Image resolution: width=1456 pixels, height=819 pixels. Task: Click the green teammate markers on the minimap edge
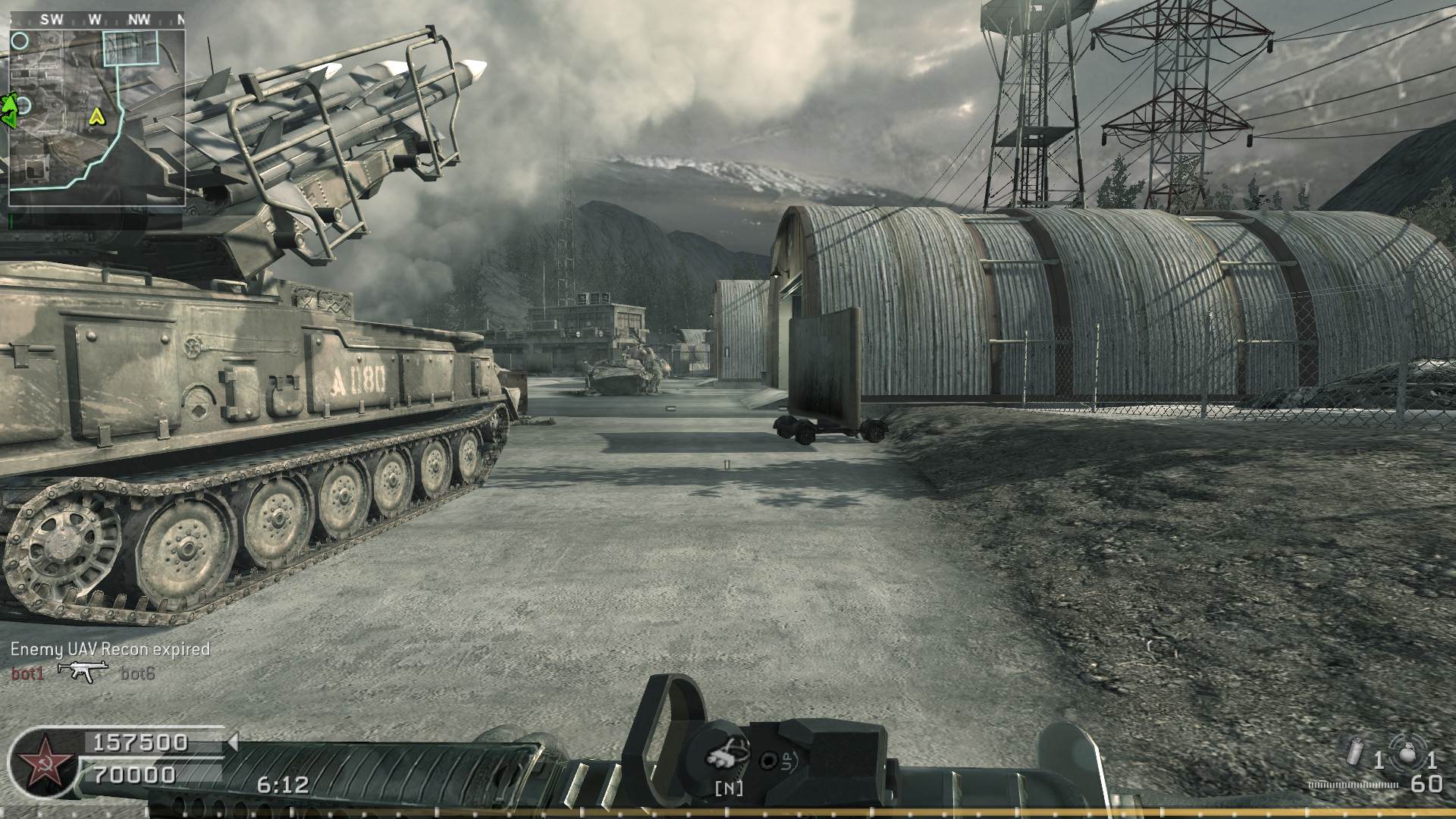click(9, 109)
